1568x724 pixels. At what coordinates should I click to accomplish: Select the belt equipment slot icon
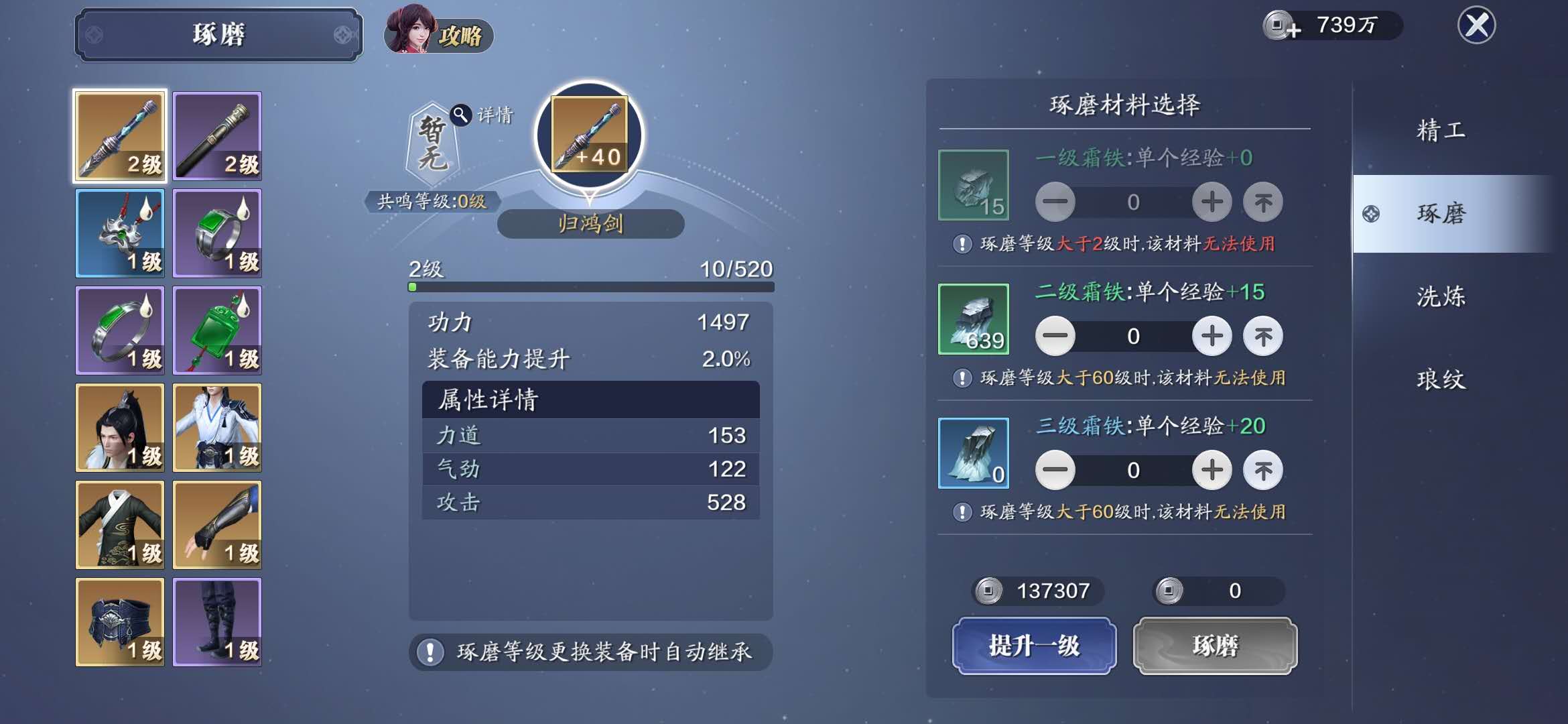120,622
